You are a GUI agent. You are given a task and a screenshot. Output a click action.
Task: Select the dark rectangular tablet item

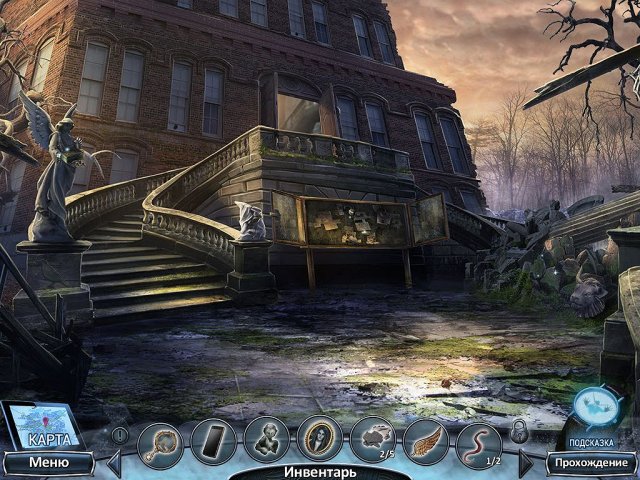point(213,440)
